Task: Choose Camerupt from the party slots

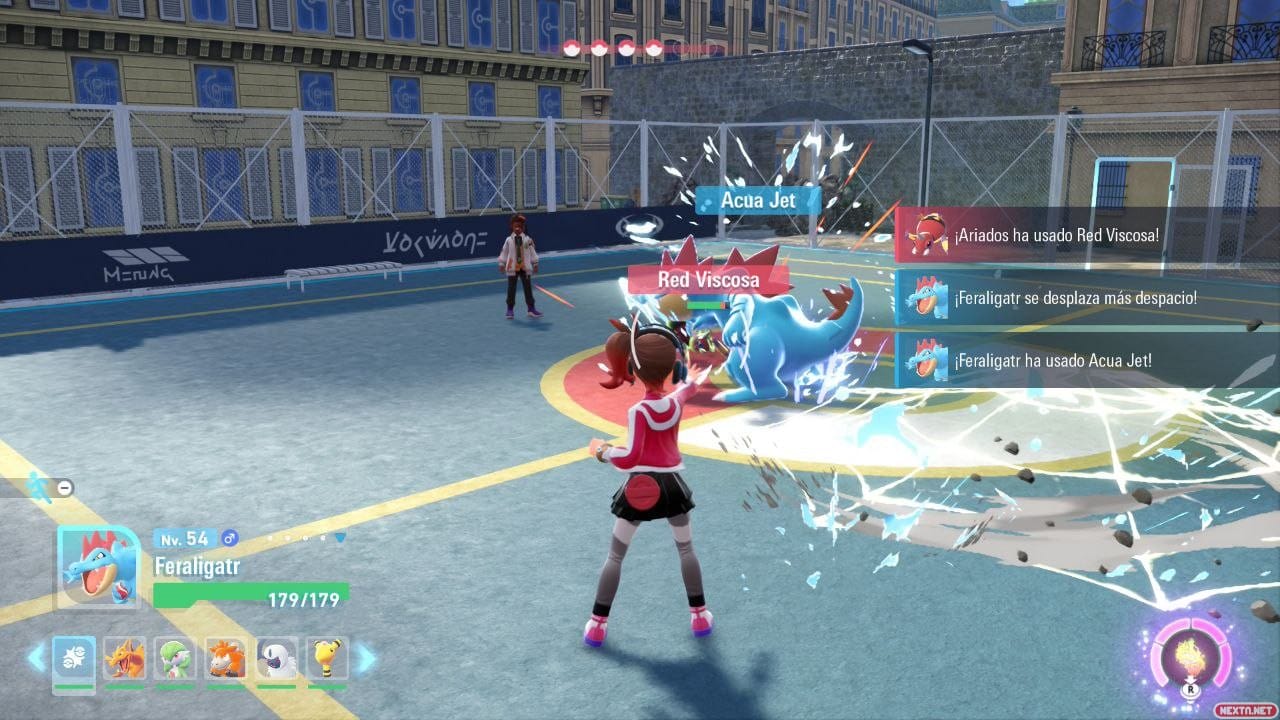Action: click(x=226, y=658)
